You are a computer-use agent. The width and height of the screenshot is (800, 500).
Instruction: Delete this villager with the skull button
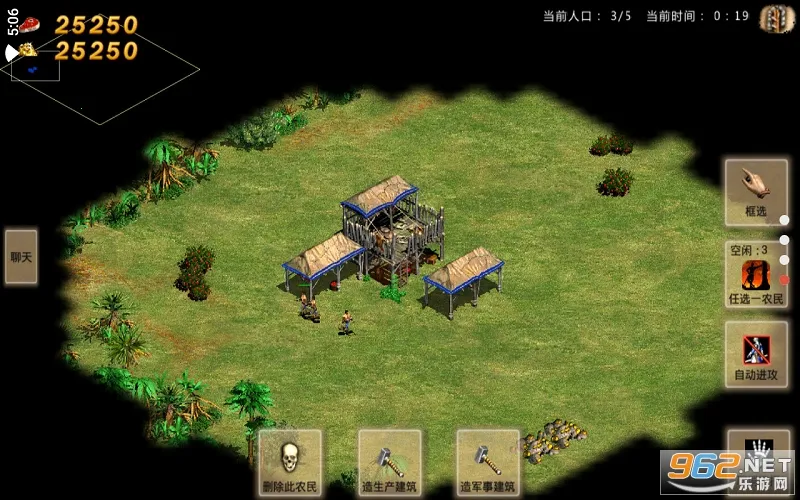pos(290,463)
